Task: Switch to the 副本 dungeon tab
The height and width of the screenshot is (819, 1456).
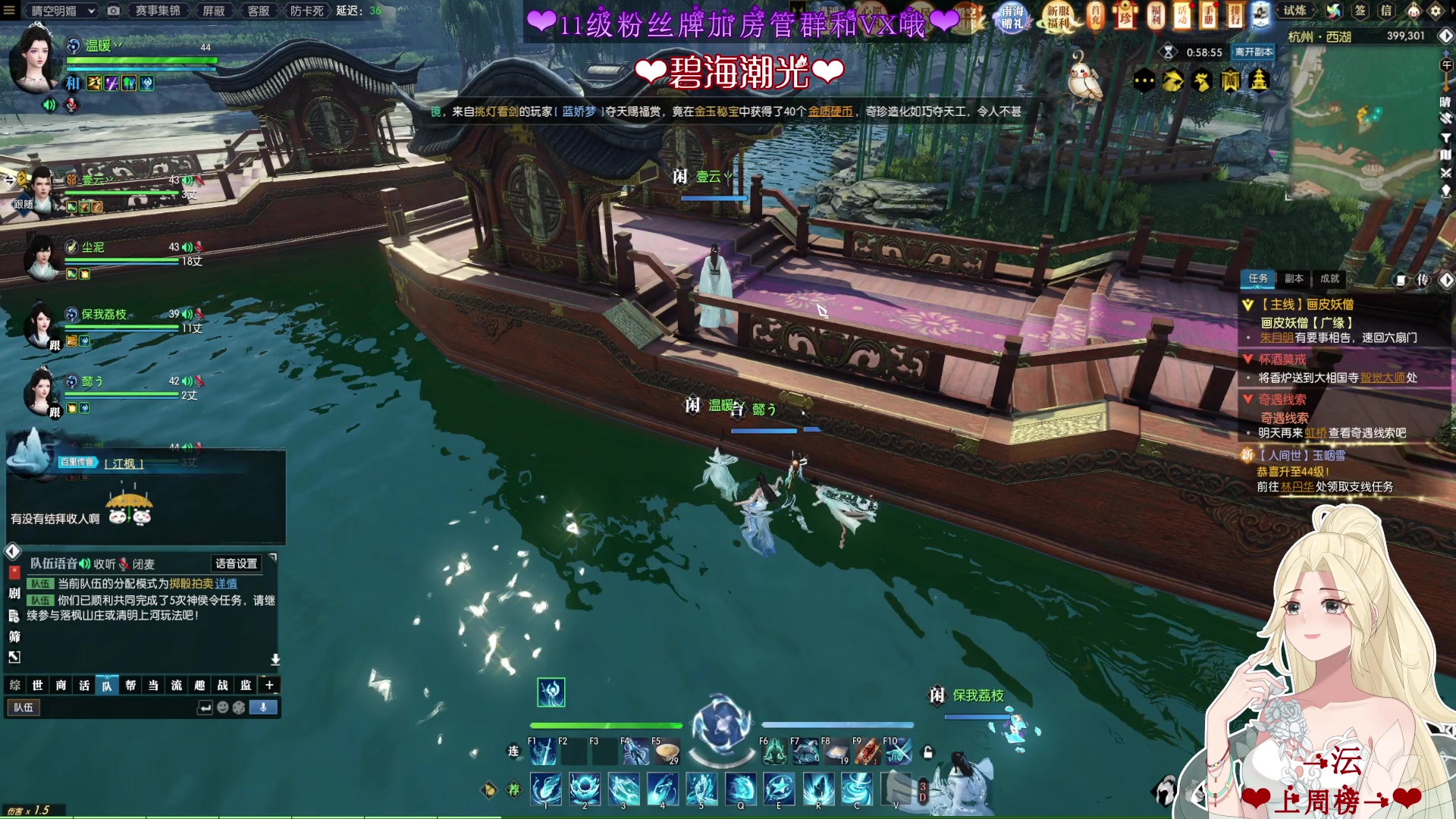Action: click(x=1294, y=278)
